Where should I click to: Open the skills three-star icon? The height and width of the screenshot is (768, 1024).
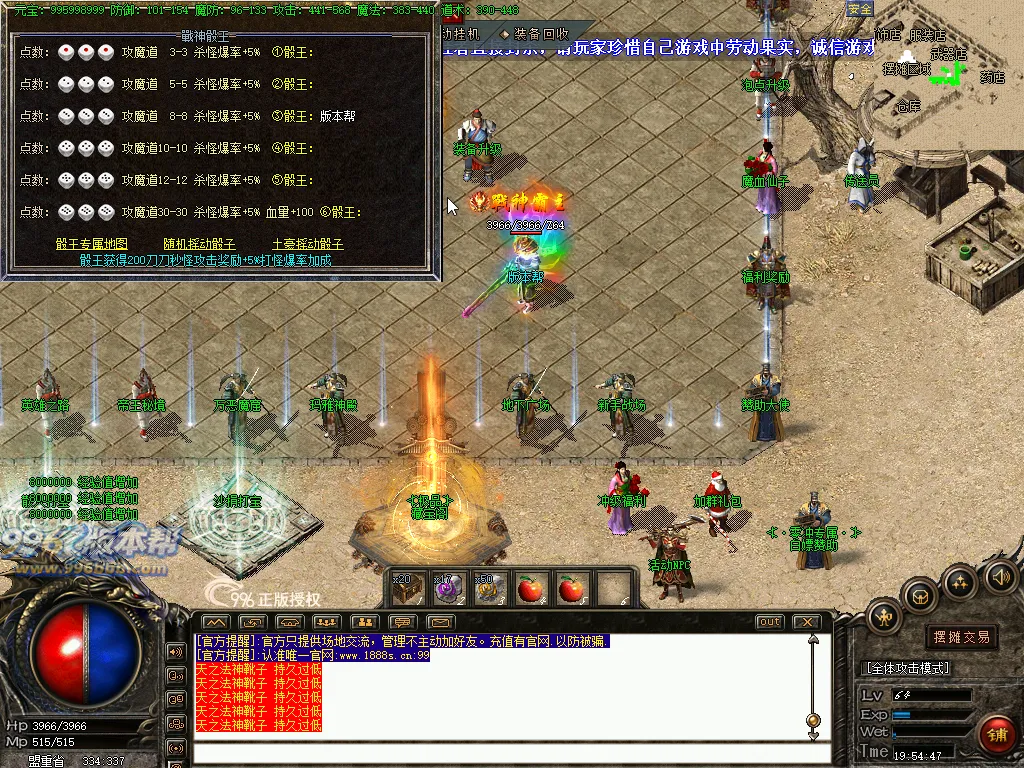pyautogui.click(x=960, y=581)
